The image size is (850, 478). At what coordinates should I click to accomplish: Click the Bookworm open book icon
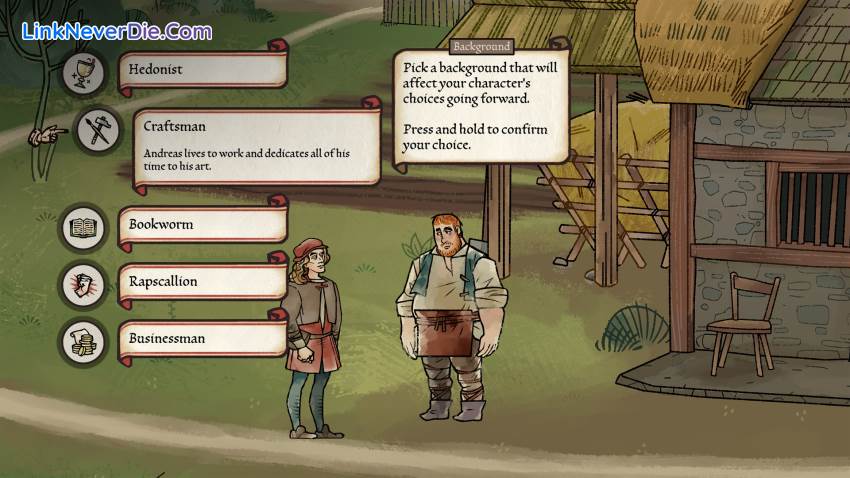83,227
